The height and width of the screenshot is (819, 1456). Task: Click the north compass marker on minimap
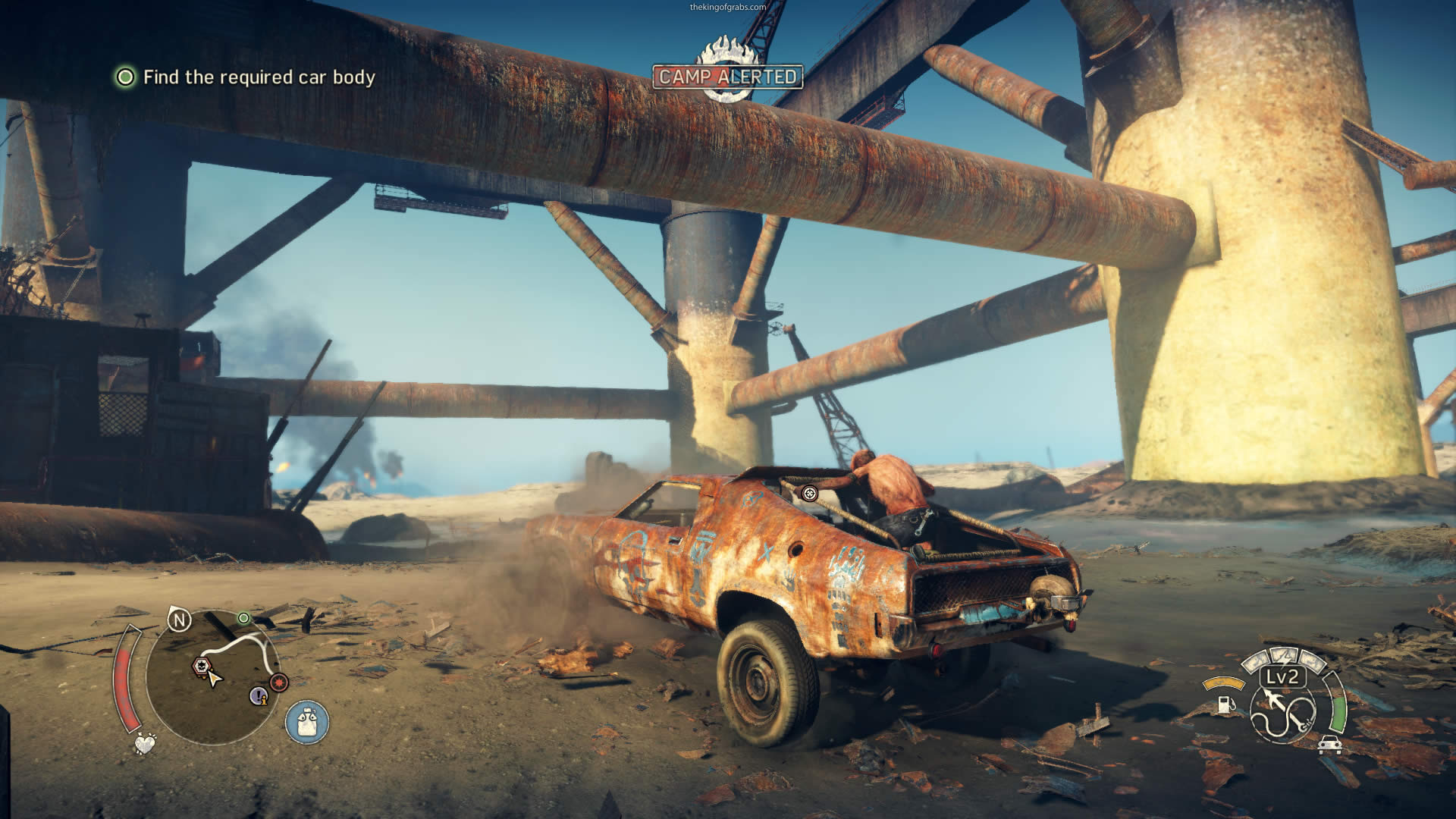[180, 621]
